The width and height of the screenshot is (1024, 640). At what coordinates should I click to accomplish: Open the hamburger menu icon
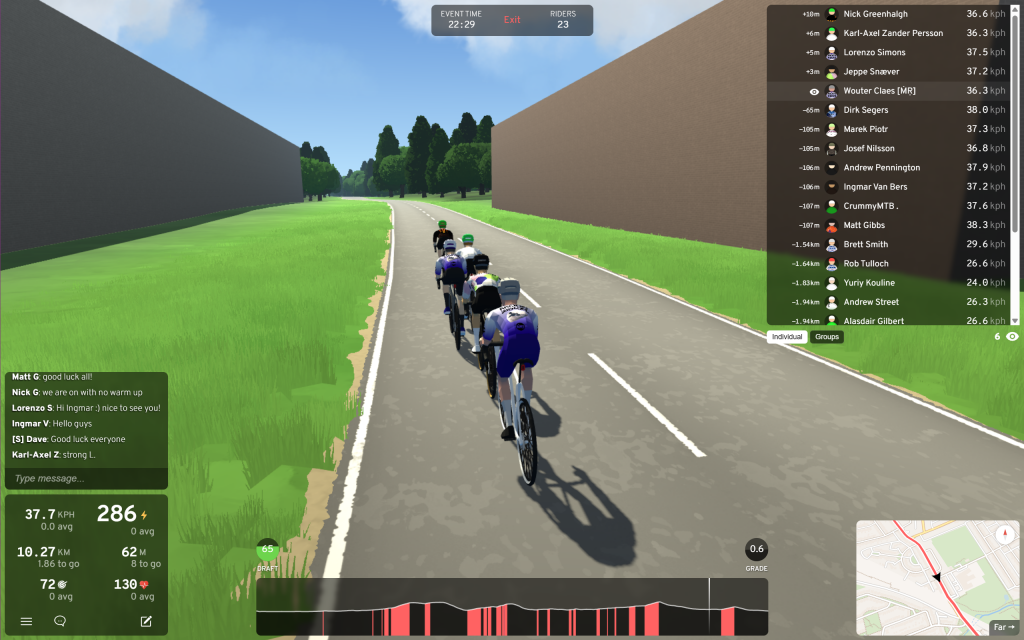(x=27, y=621)
